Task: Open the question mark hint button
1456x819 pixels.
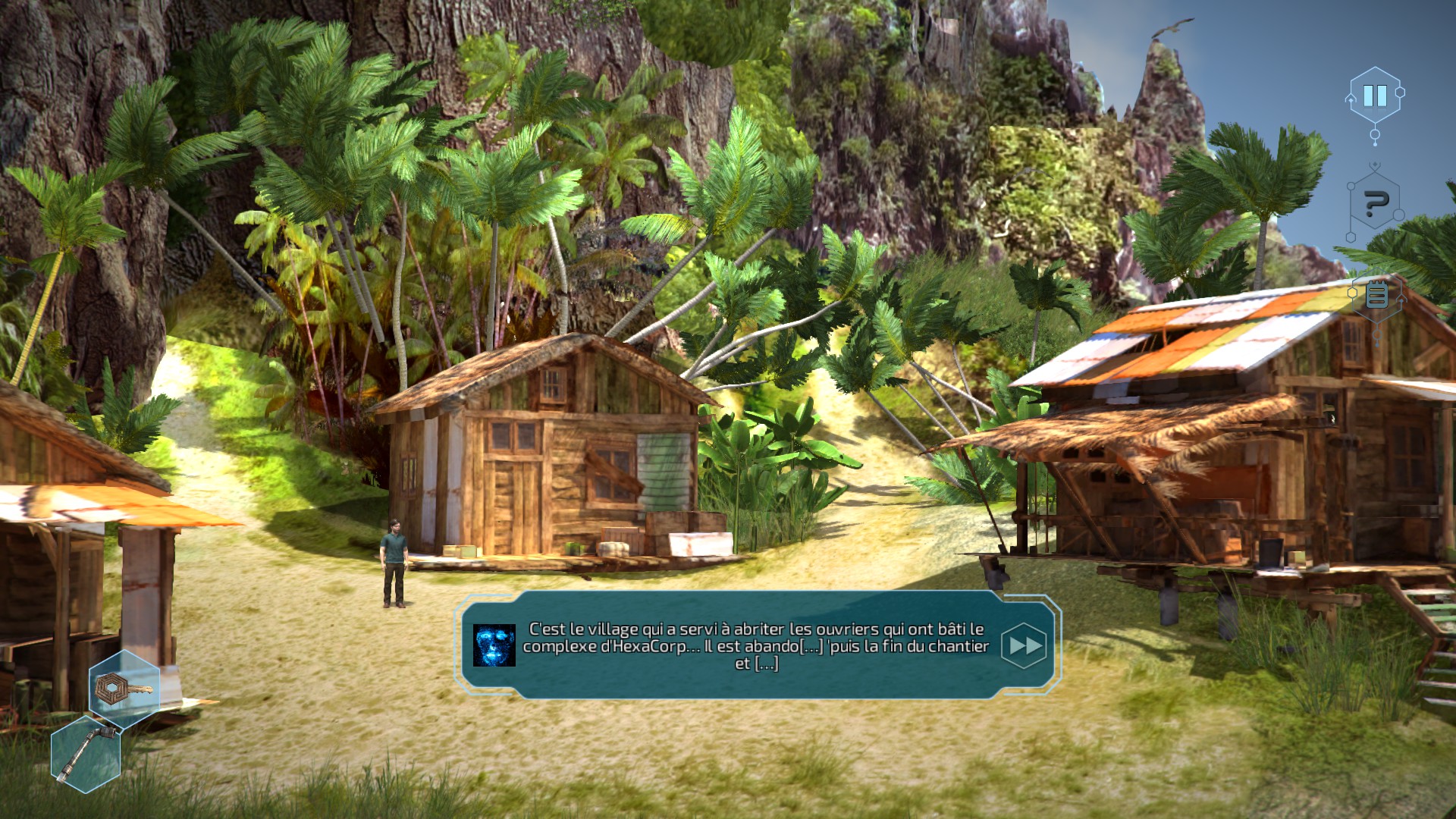Action: [1376, 203]
